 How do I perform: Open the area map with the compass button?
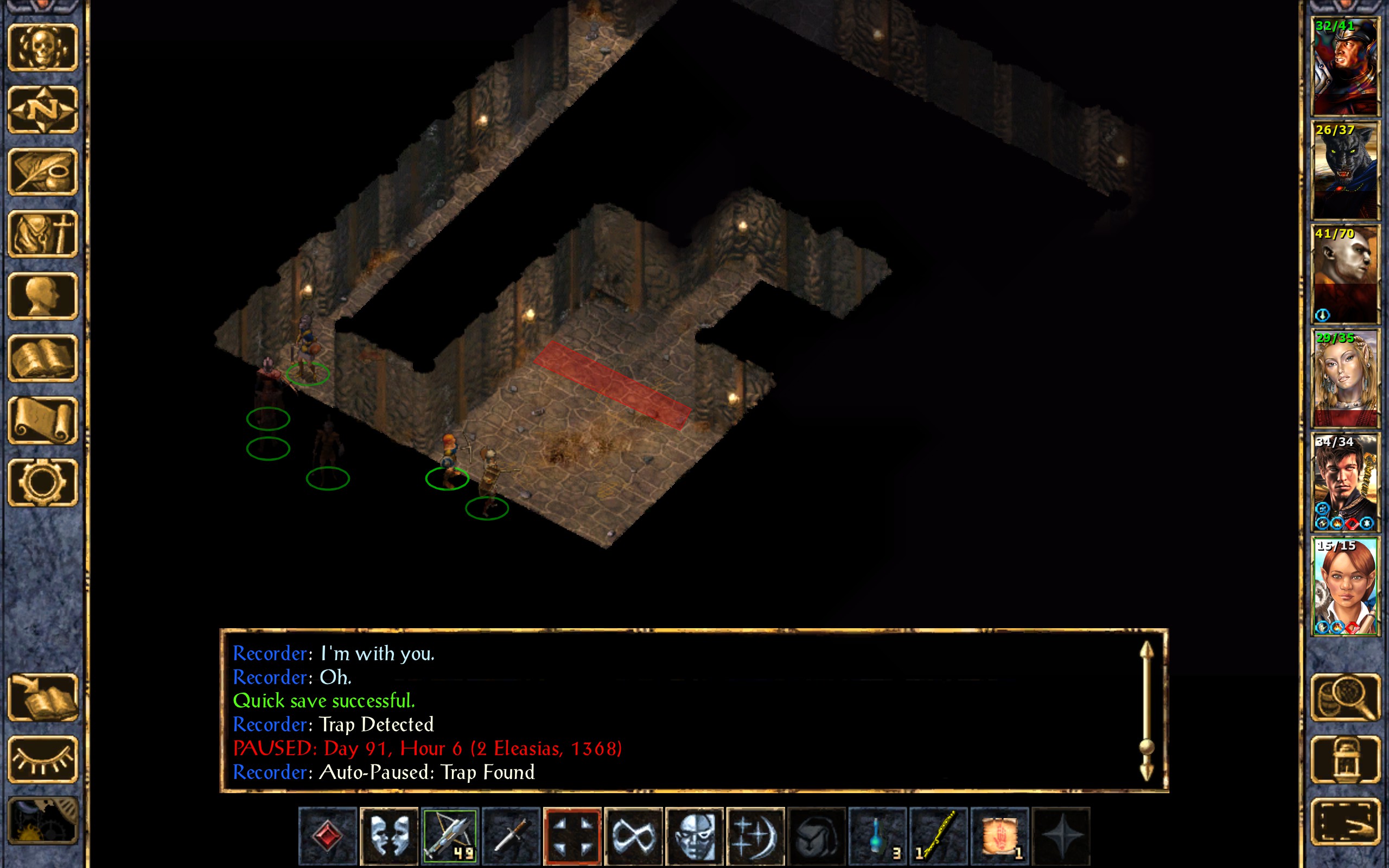point(42,109)
